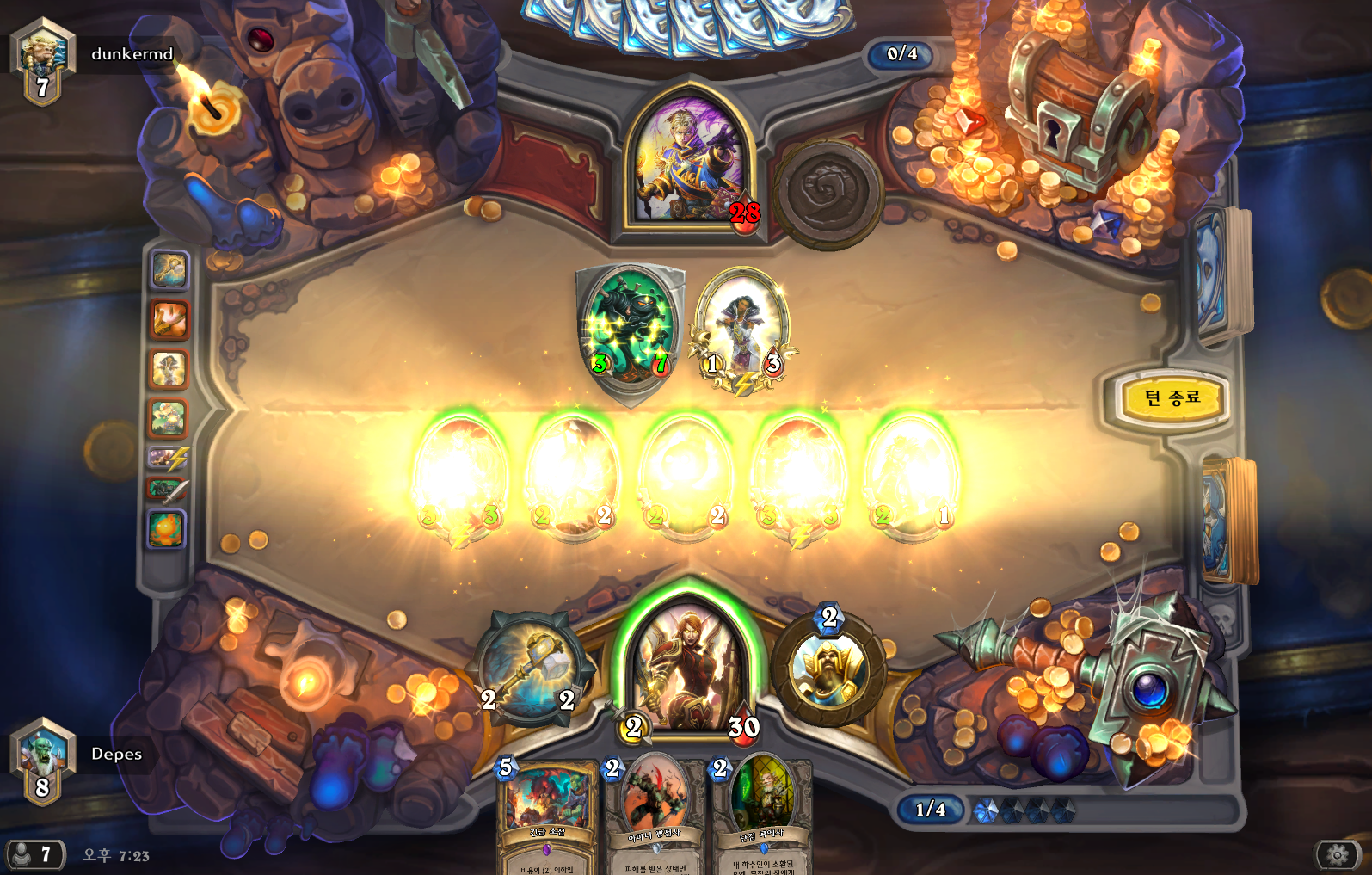Click the Depes player badge
1372x875 pixels.
(x=43, y=761)
